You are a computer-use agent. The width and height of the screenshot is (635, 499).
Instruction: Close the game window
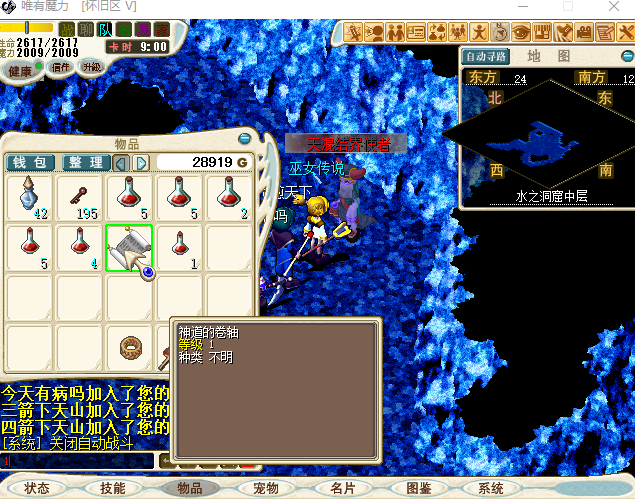click(x=613, y=6)
